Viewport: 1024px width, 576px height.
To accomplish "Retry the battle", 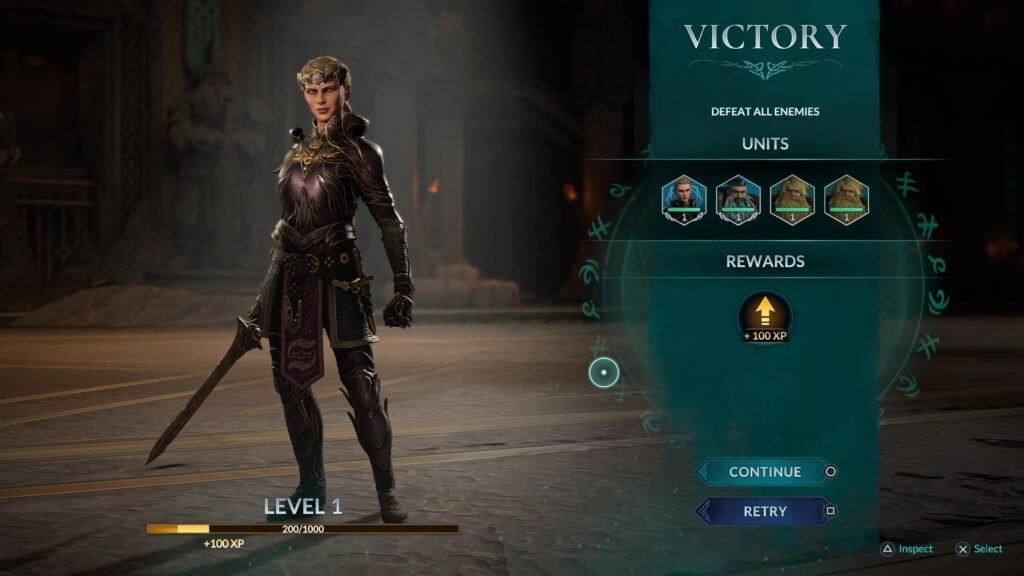I will pyautogui.click(x=764, y=511).
